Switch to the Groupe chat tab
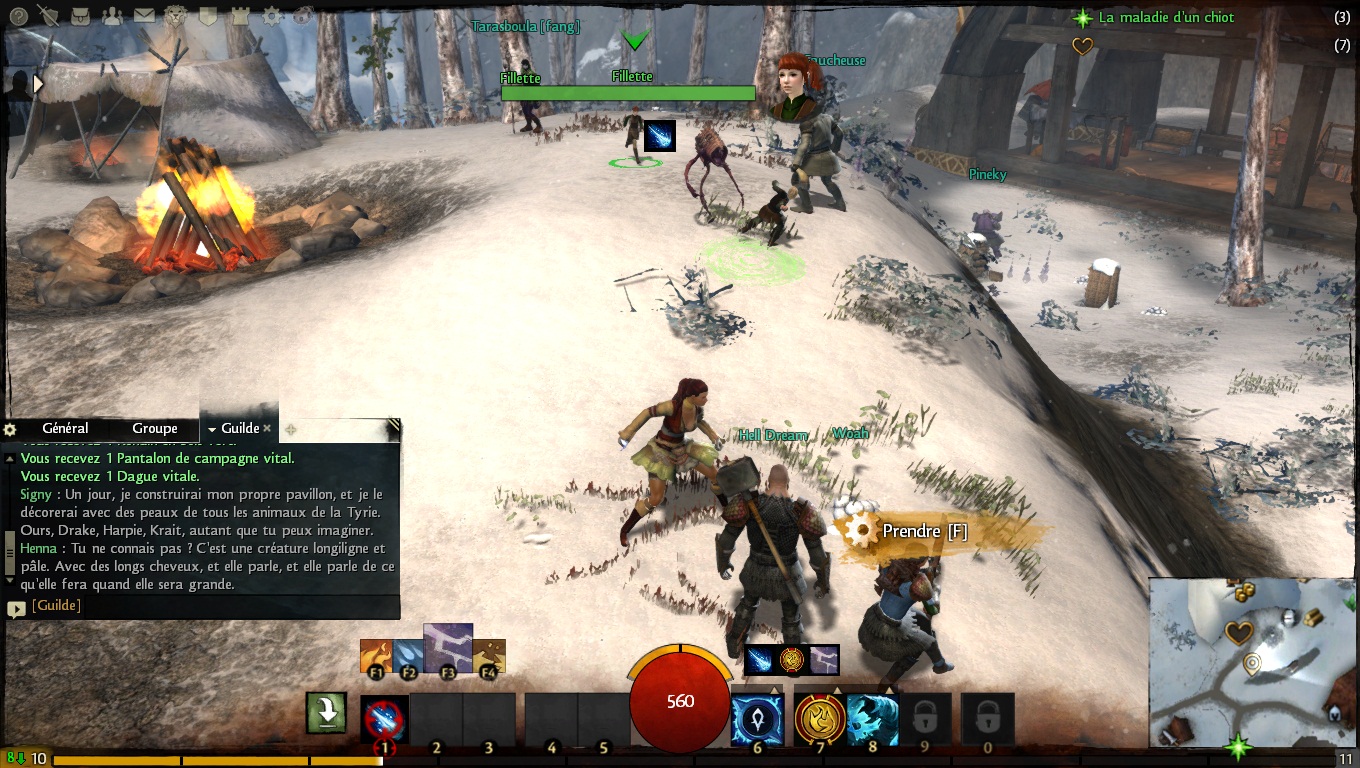1360x768 pixels. (155, 428)
